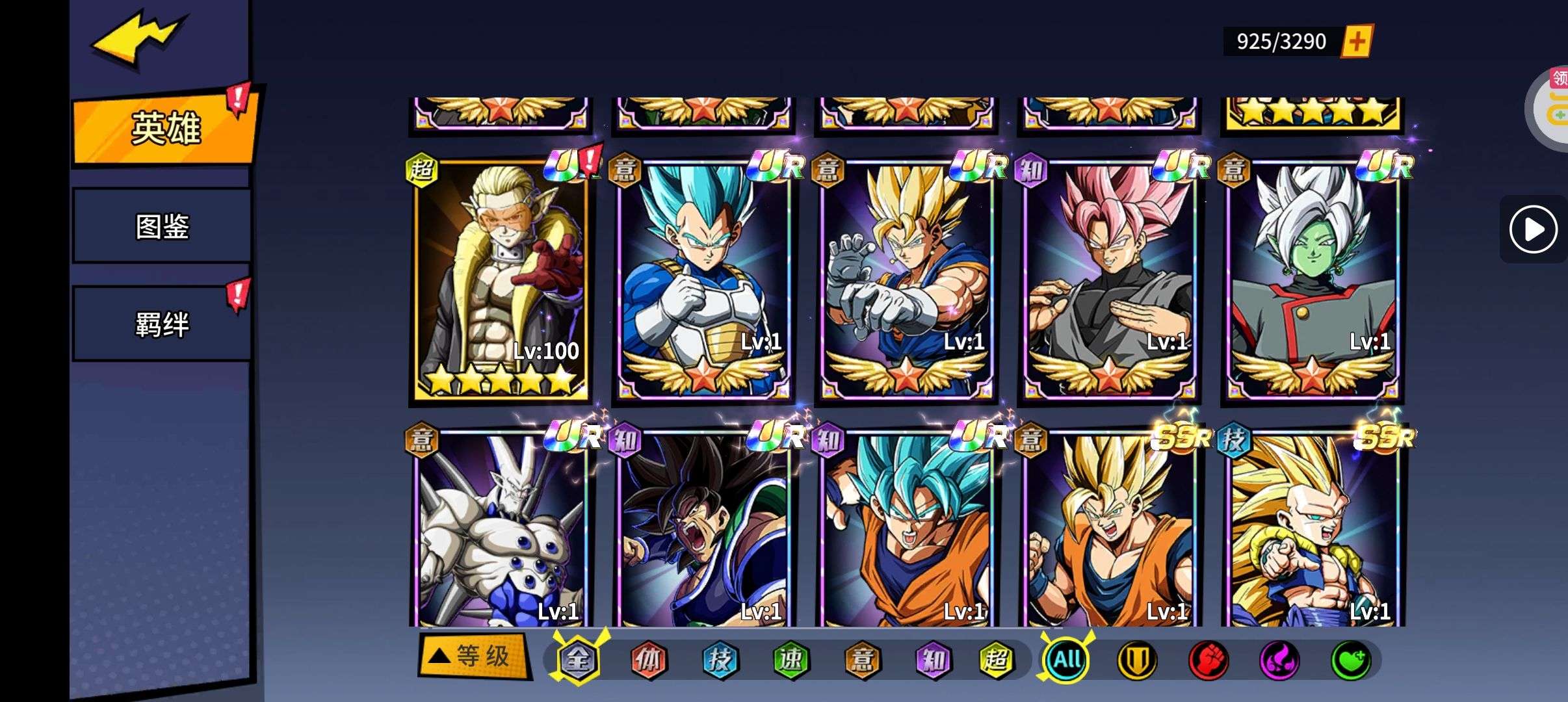Show all roles with the All filter

coord(1066,660)
